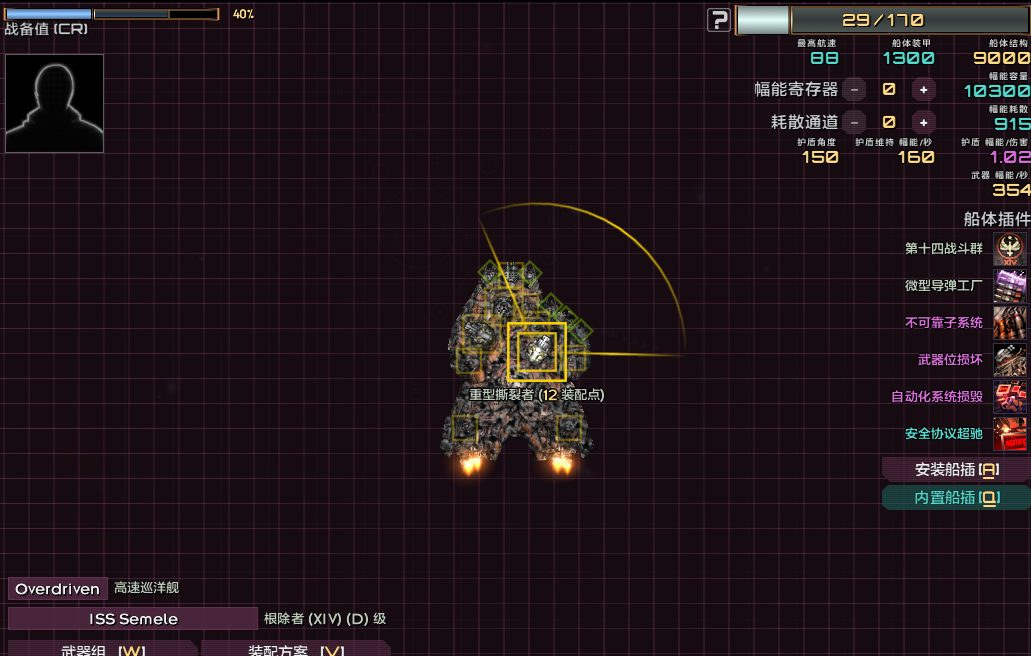This screenshot has width=1031, height=656.
Task: Increase 幅能寄存器 with the plus button
Action: (x=923, y=89)
